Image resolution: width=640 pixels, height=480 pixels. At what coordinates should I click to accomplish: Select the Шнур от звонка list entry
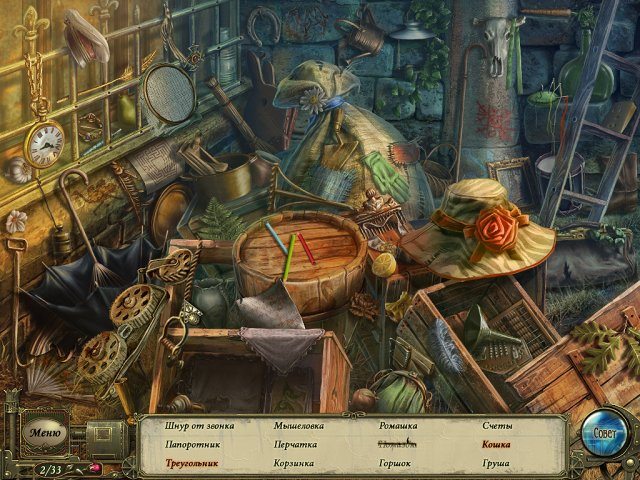click(x=200, y=426)
